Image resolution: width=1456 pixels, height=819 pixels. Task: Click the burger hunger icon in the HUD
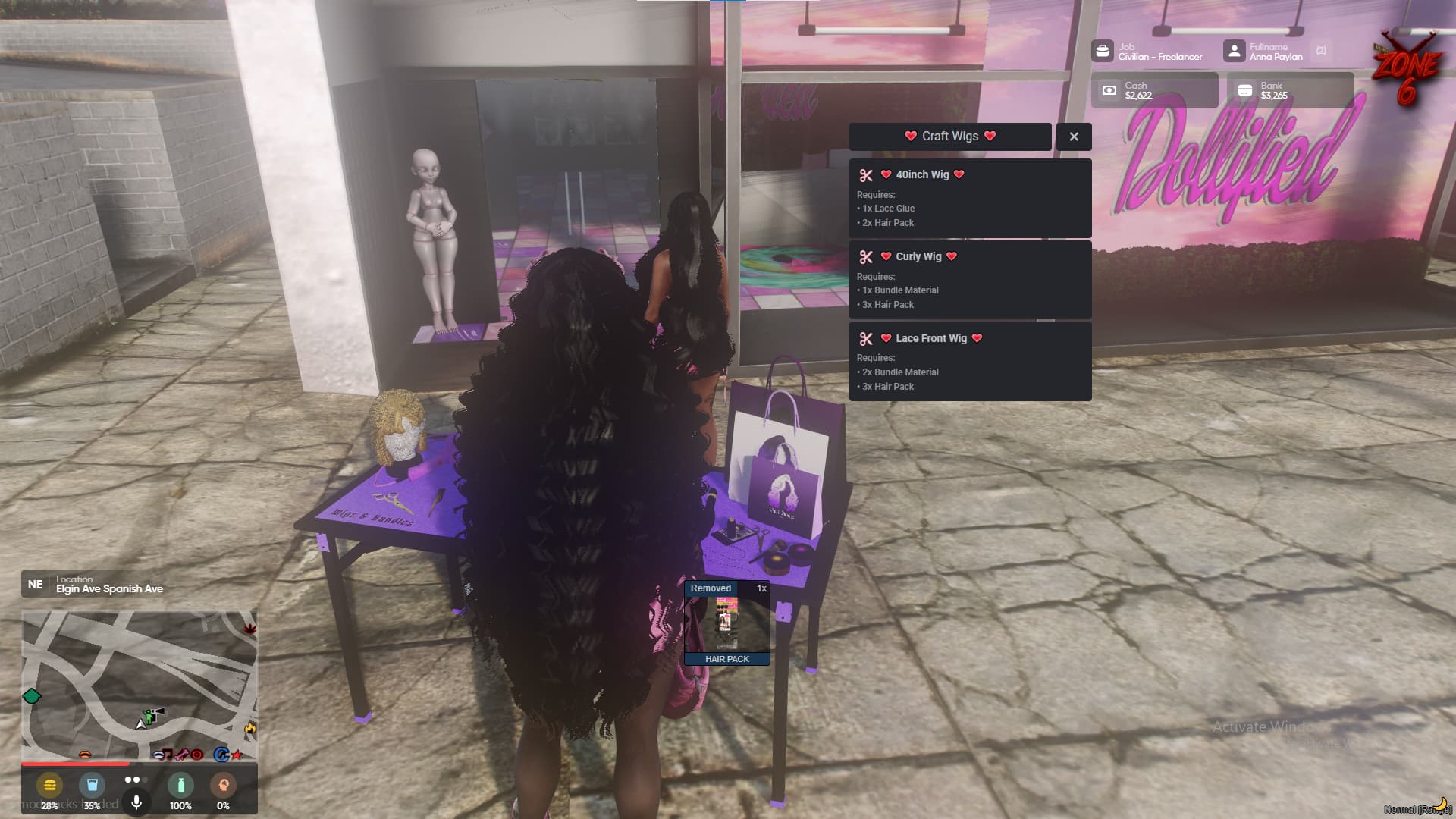click(49, 785)
